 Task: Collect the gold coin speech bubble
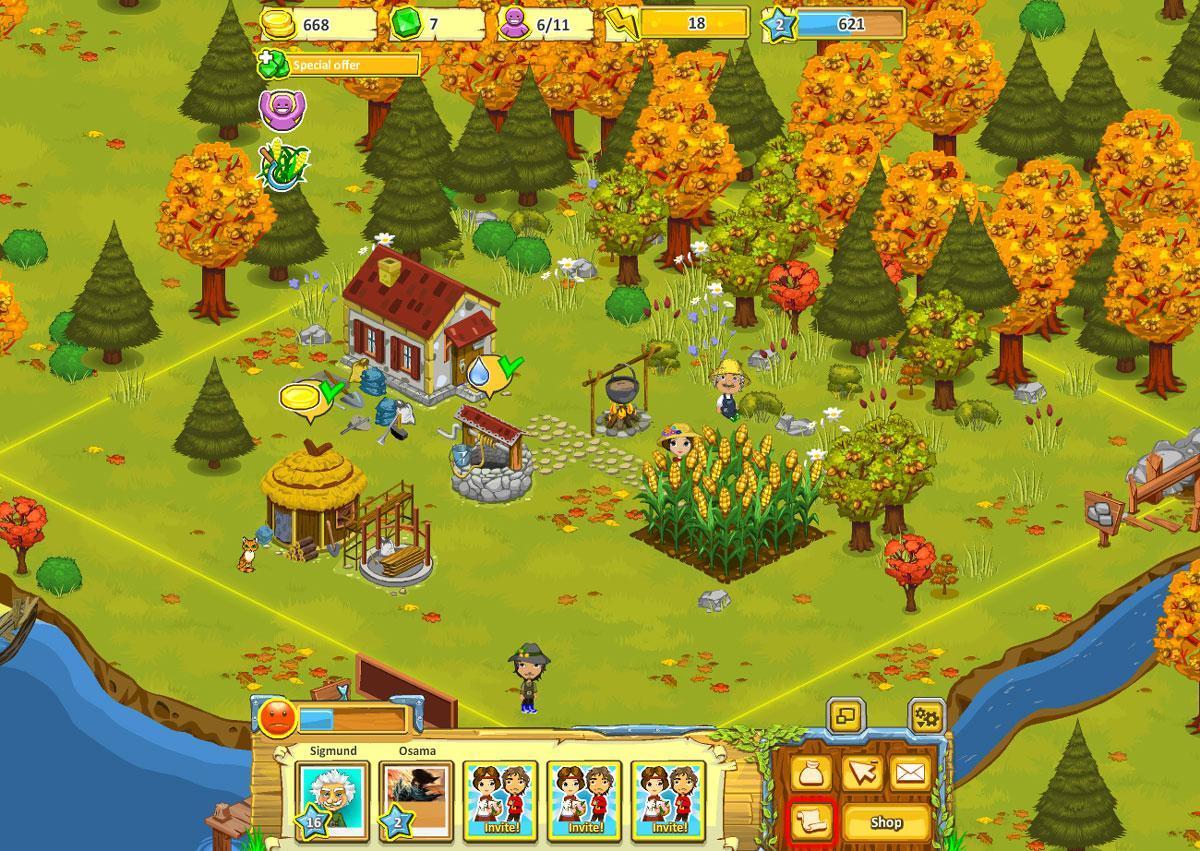[302, 398]
